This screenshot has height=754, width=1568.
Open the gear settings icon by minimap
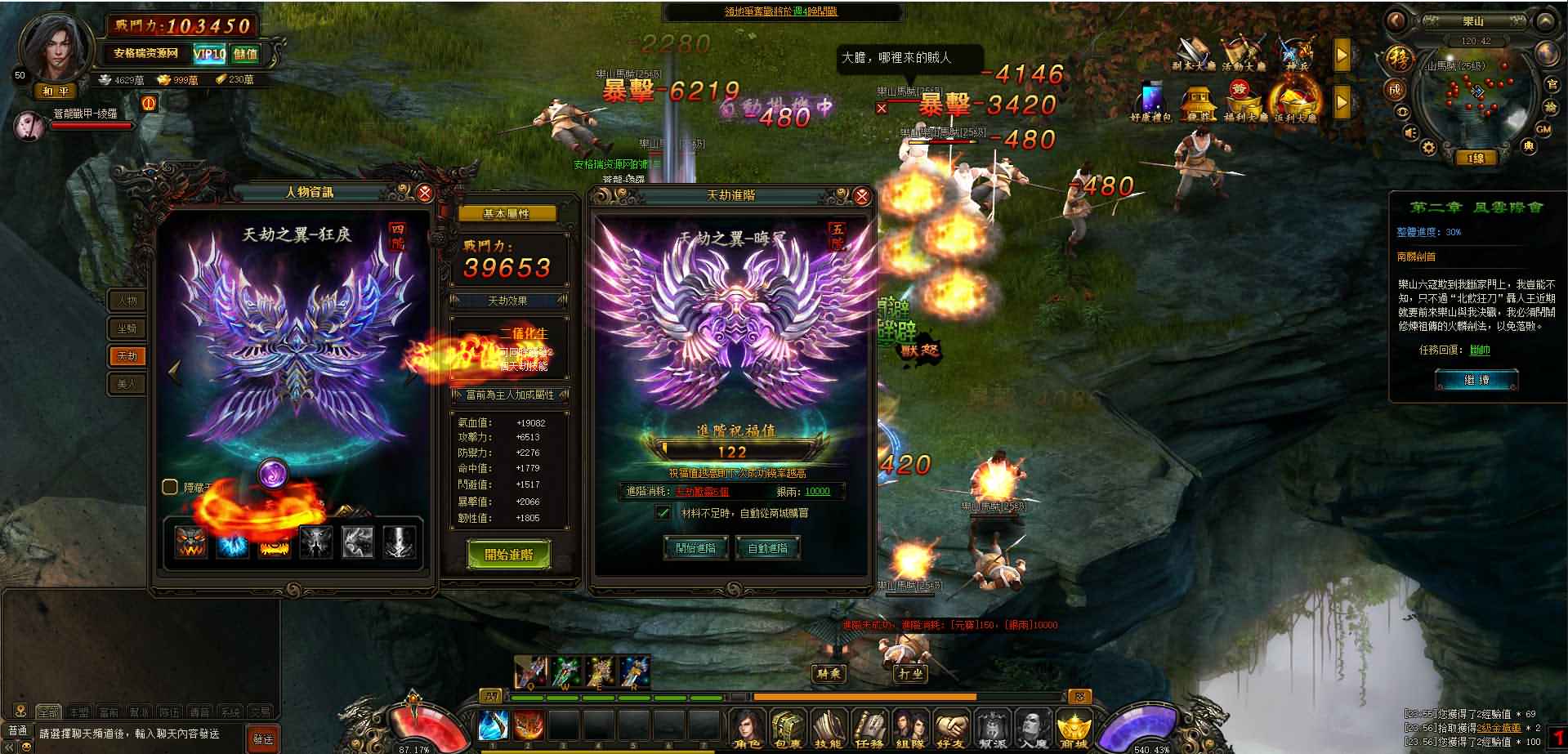(x=1428, y=148)
